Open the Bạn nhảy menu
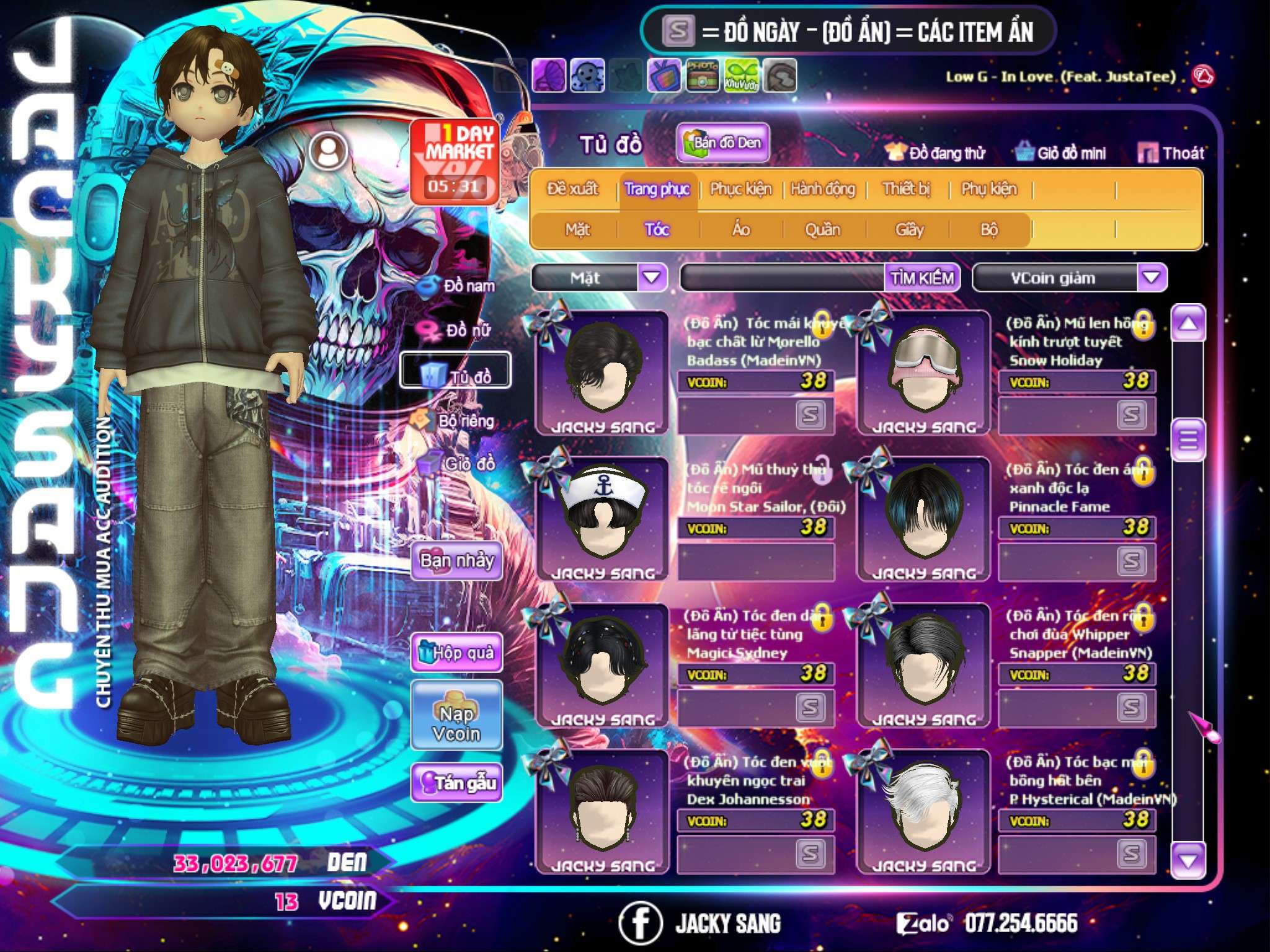This screenshot has width=1270, height=952. [456, 561]
